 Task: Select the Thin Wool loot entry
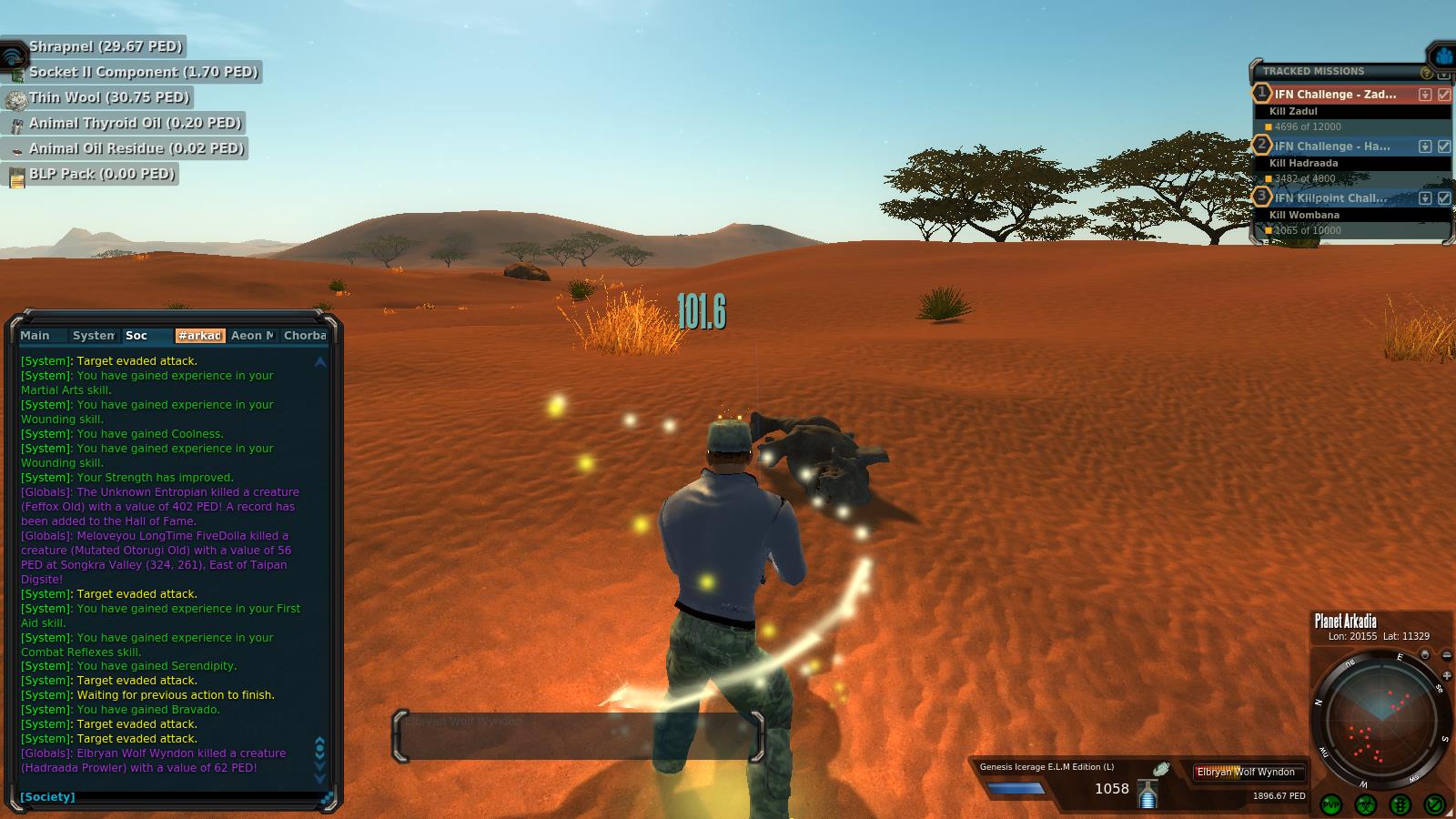click(109, 97)
